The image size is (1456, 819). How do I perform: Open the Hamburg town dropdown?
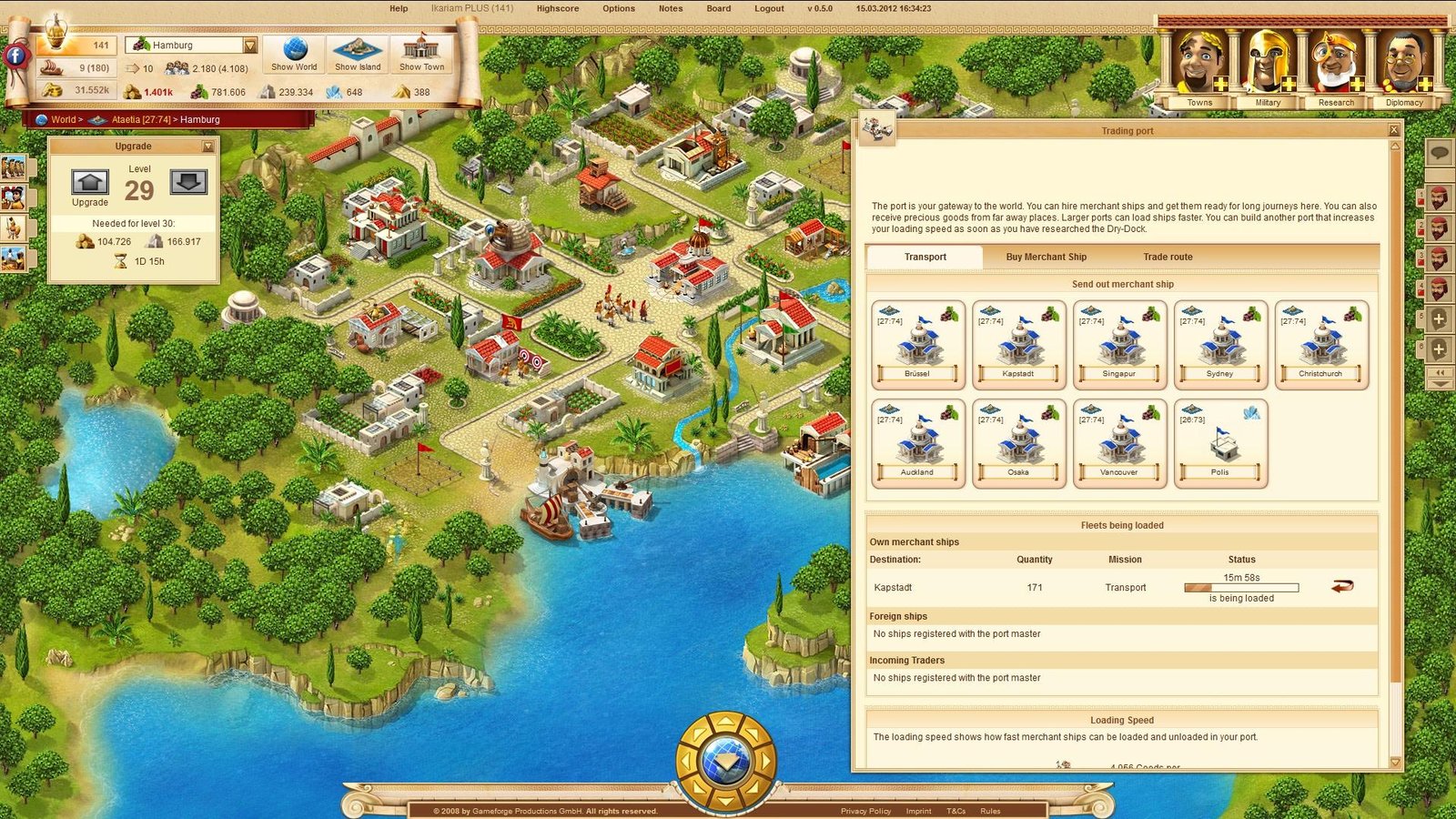250,45
